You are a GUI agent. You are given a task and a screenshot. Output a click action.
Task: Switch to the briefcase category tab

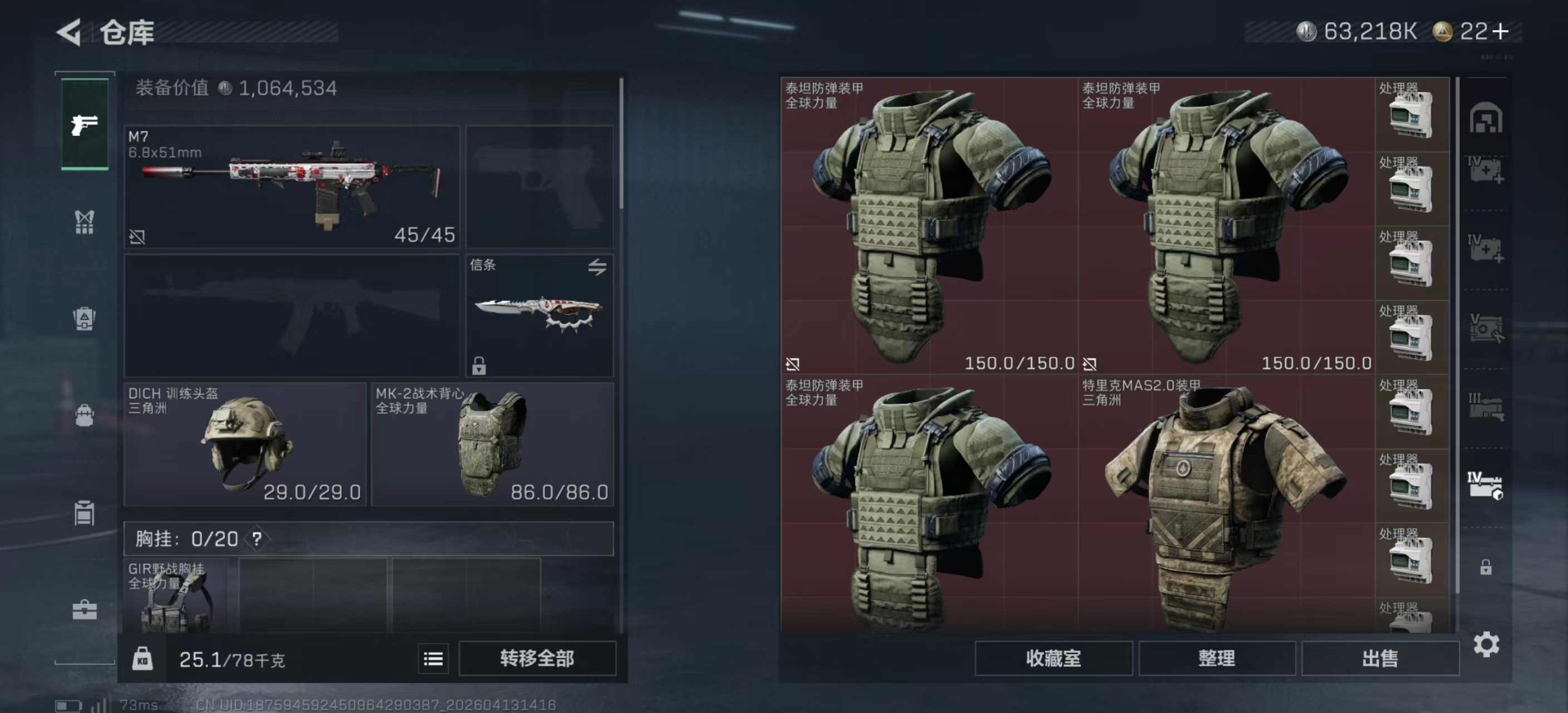tap(85, 609)
